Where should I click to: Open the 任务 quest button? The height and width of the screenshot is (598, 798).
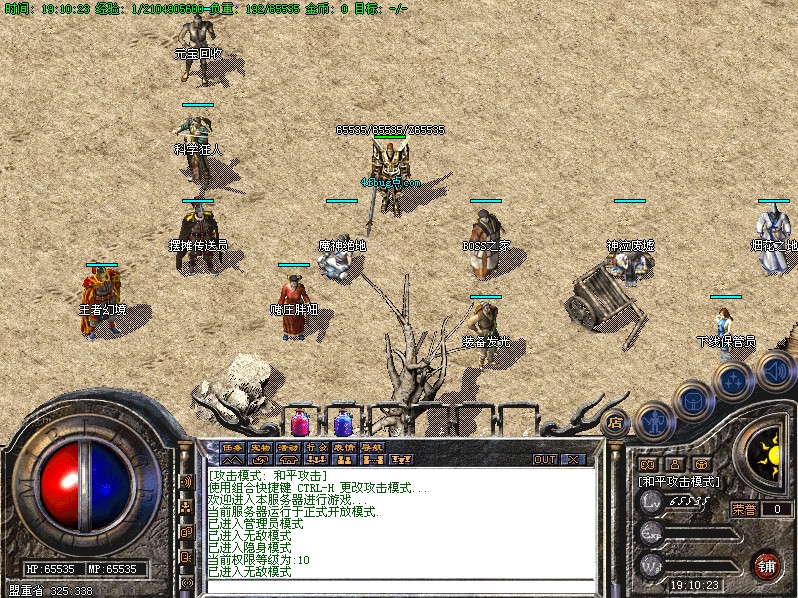pos(233,448)
